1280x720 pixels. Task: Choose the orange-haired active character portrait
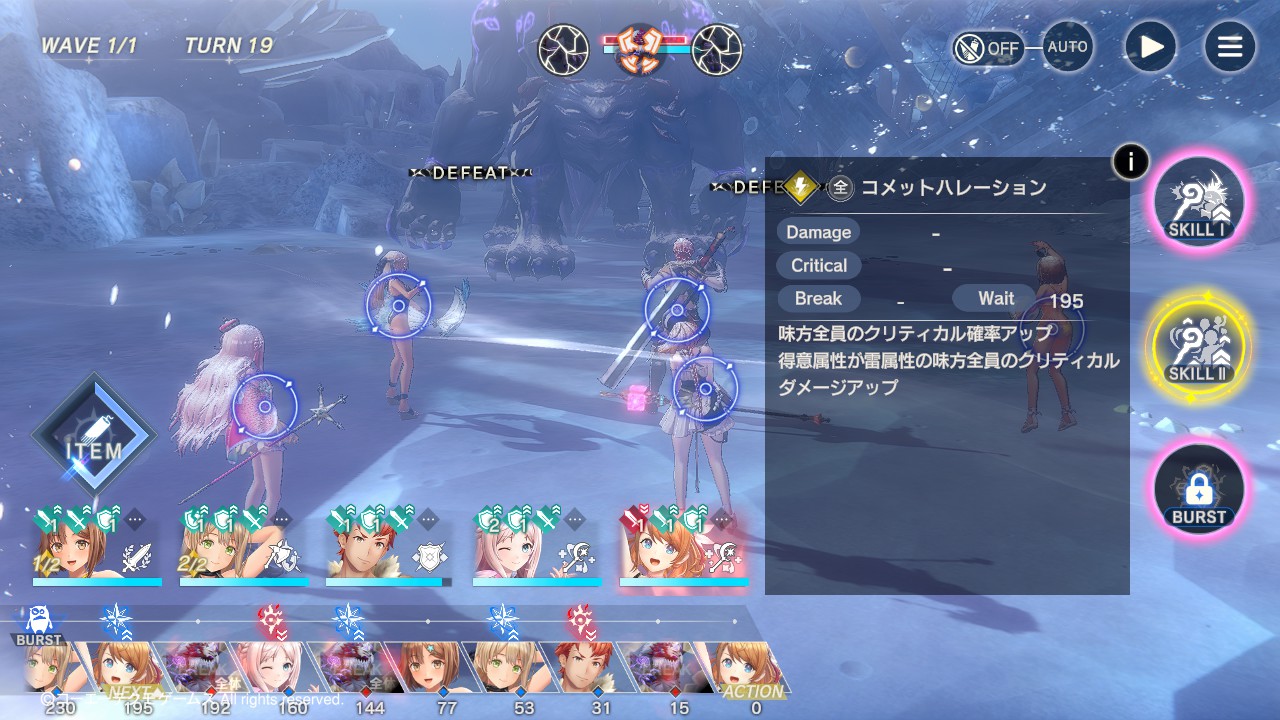pyautogui.click(x=682, y=549)
